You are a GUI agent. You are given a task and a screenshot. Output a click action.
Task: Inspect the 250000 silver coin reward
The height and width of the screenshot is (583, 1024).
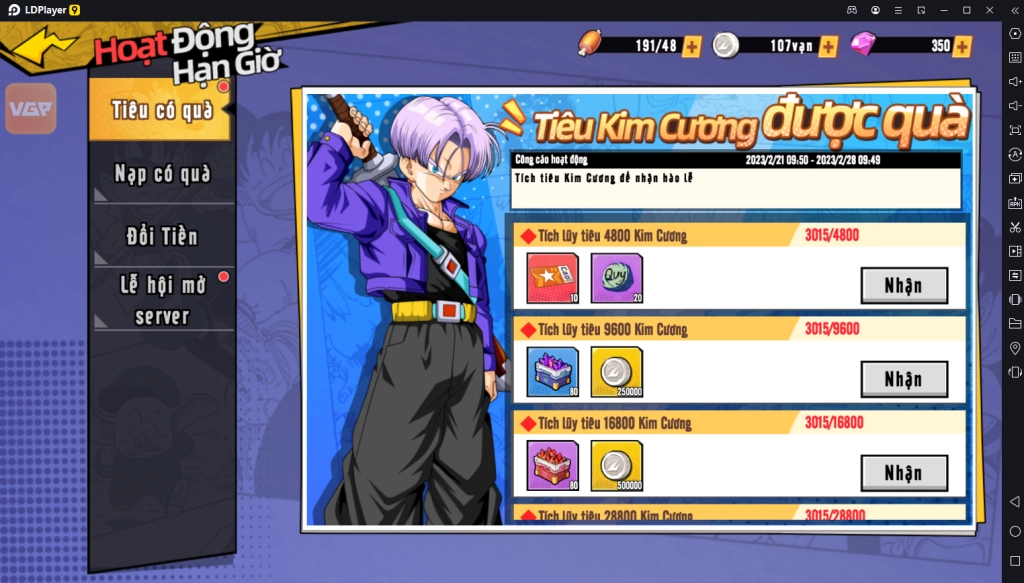click(616, 372)
